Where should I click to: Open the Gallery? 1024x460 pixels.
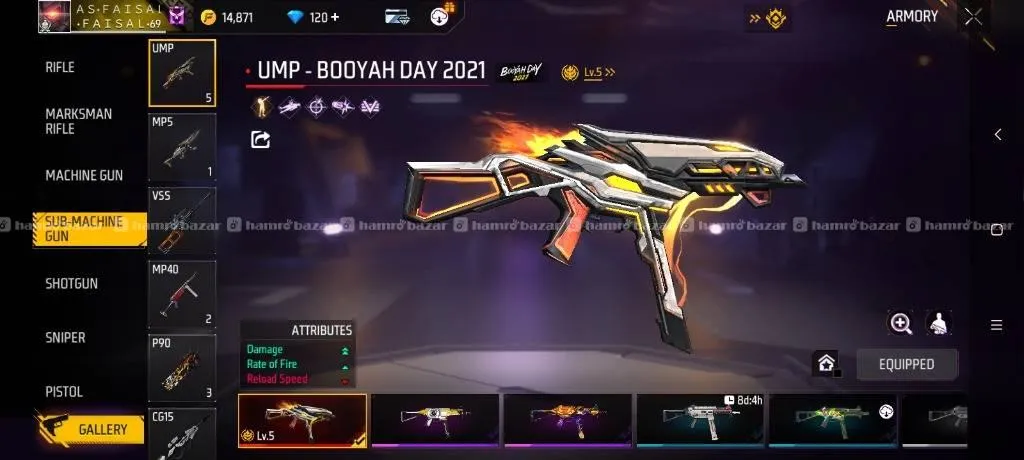(102, 430)
